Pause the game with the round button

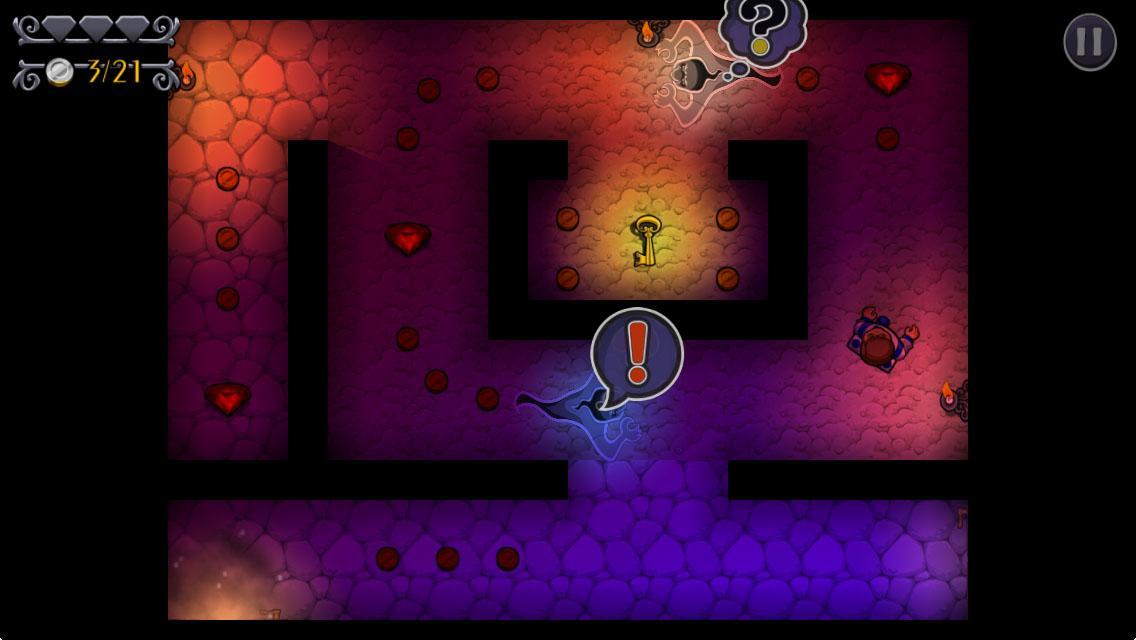coord(1089,42)
